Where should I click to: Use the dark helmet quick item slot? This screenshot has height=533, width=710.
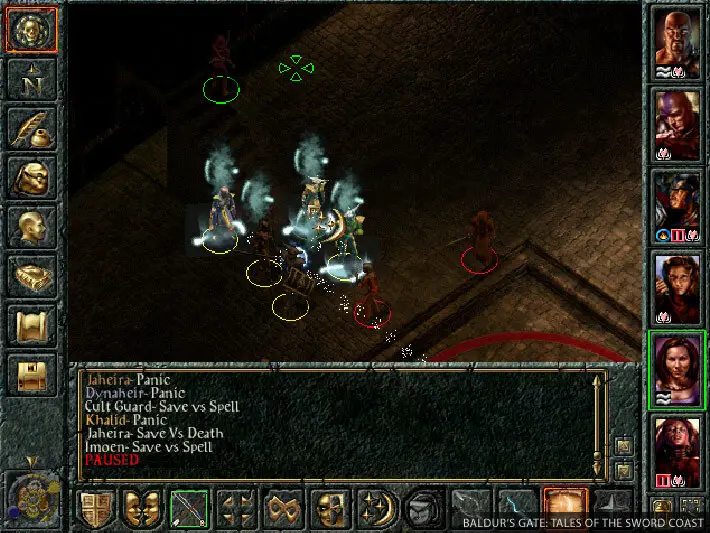click(x=425, y=508)
